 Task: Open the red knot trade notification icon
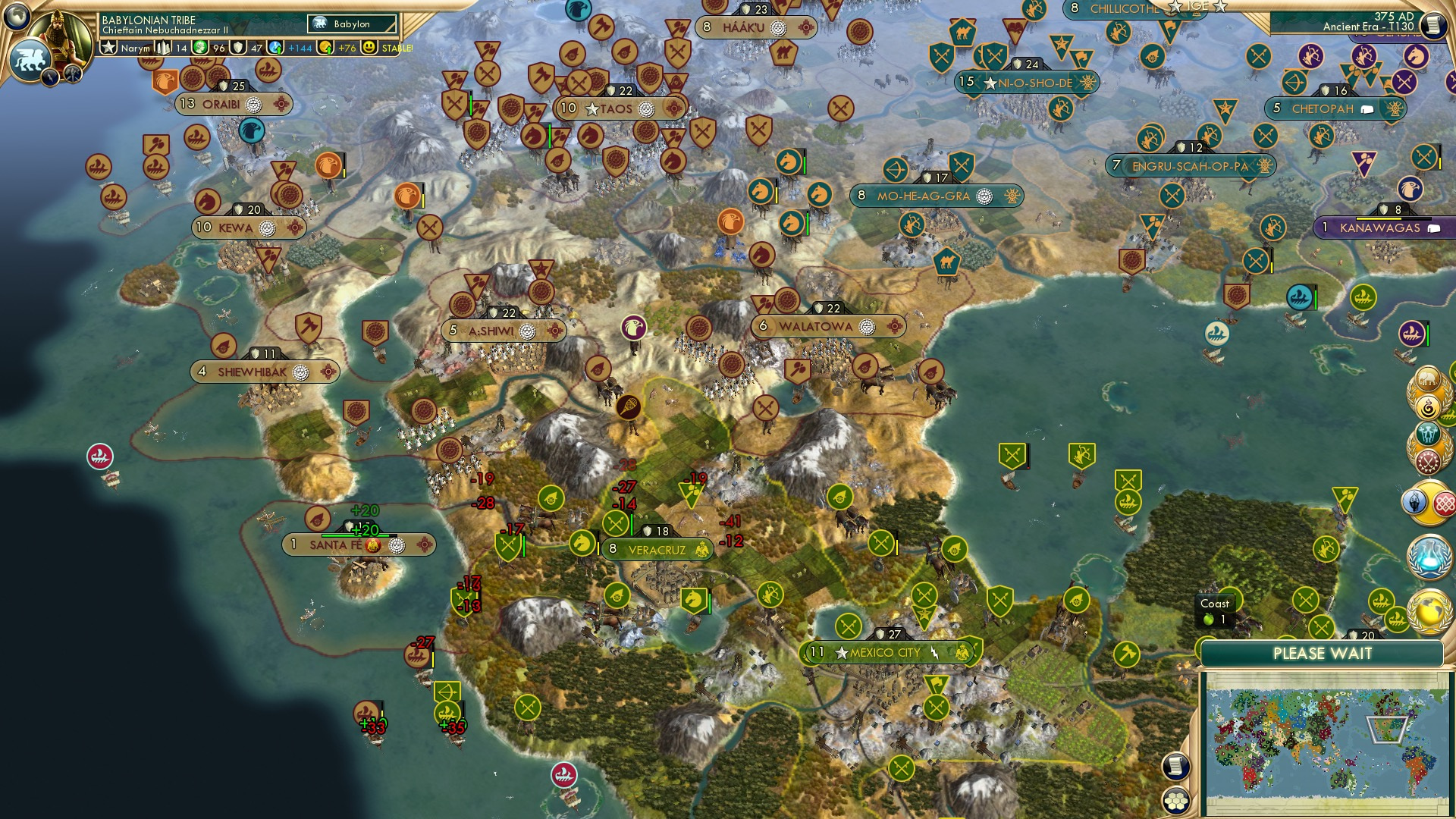(1446, 501)
